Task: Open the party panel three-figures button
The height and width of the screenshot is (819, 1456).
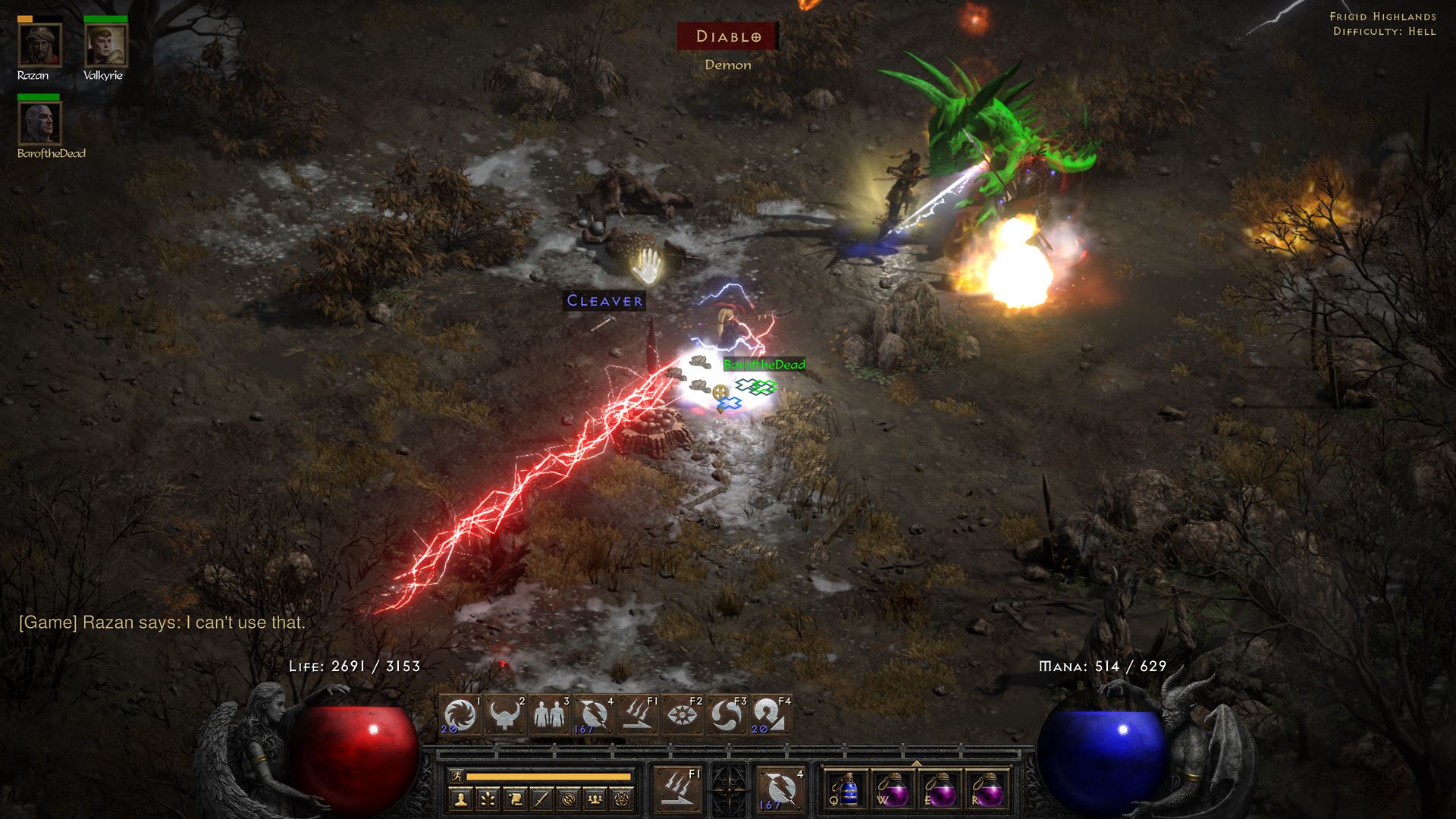Action: pos(595,799)
